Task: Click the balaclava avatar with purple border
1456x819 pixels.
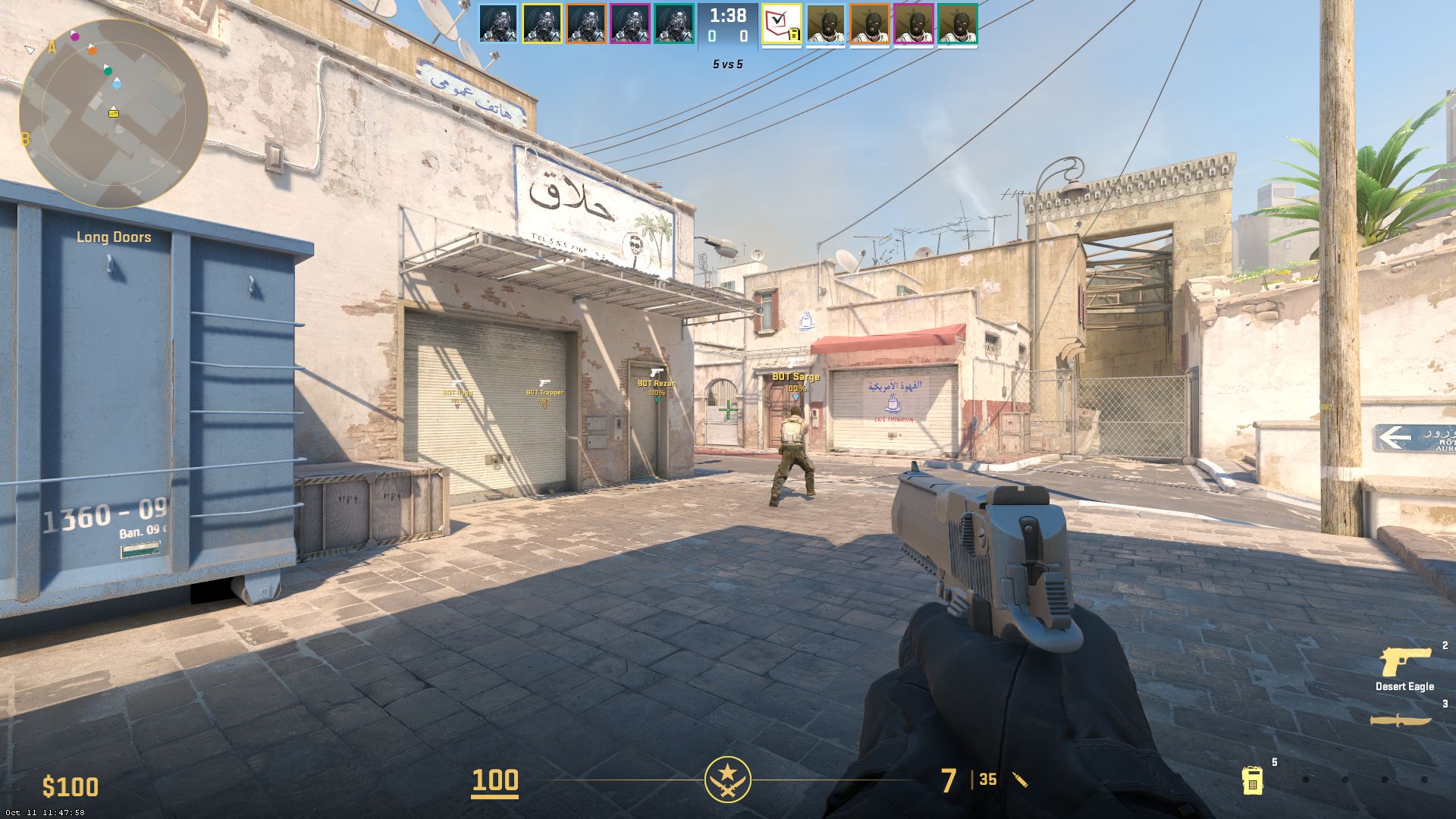Action: coord(914,24)
